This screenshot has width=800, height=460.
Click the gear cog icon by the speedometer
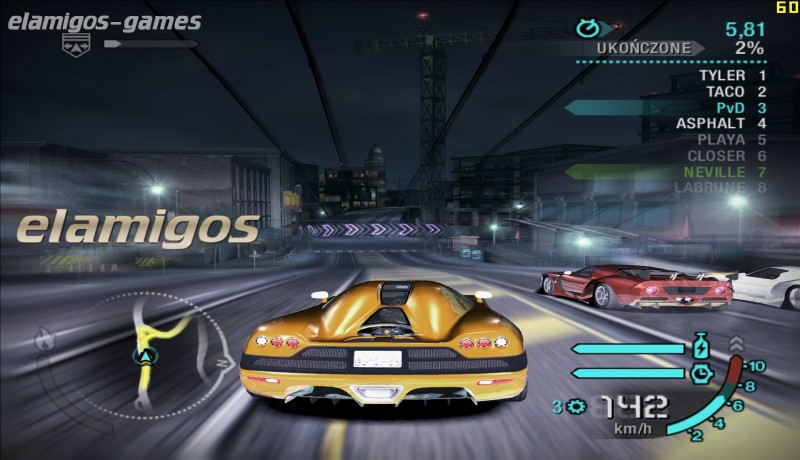(576, 406)
